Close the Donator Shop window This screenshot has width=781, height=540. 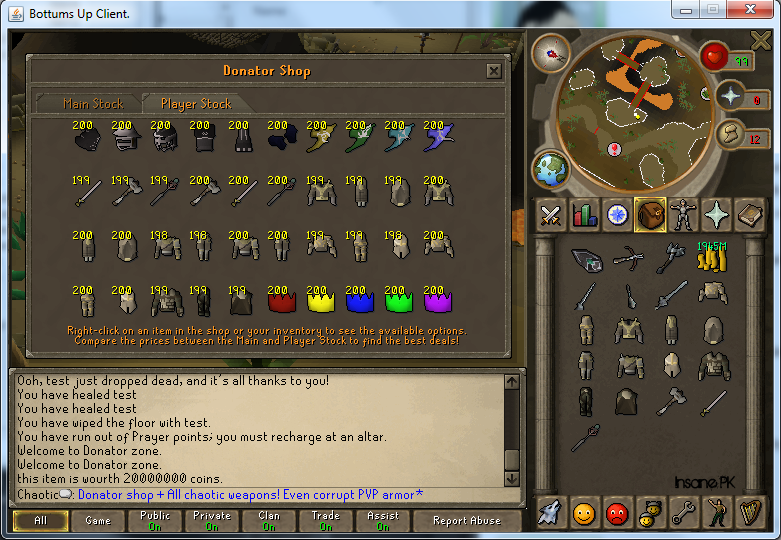click(x=493, y=71)
